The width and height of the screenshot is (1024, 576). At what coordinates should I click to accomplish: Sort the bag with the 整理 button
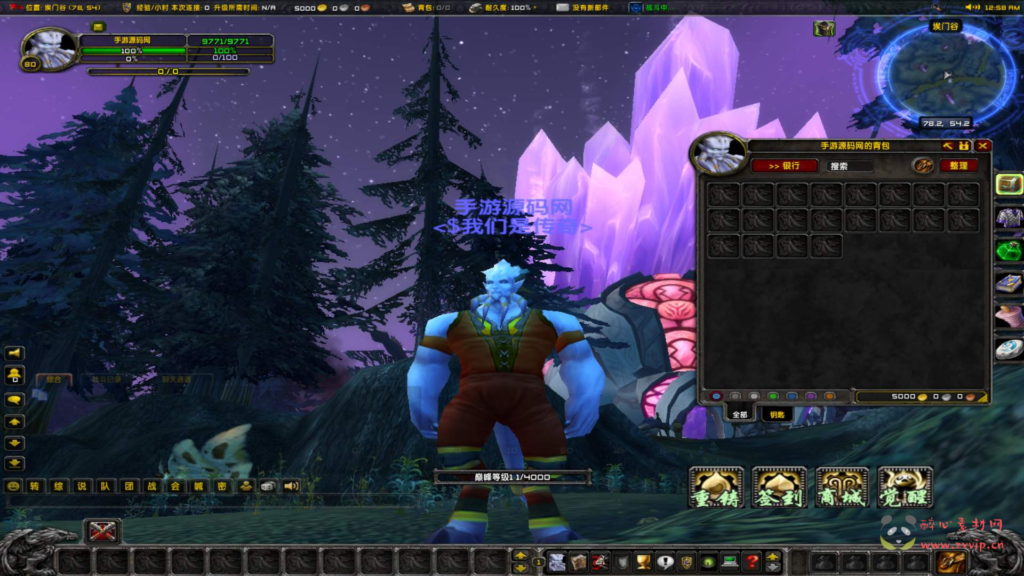point(958,166)
